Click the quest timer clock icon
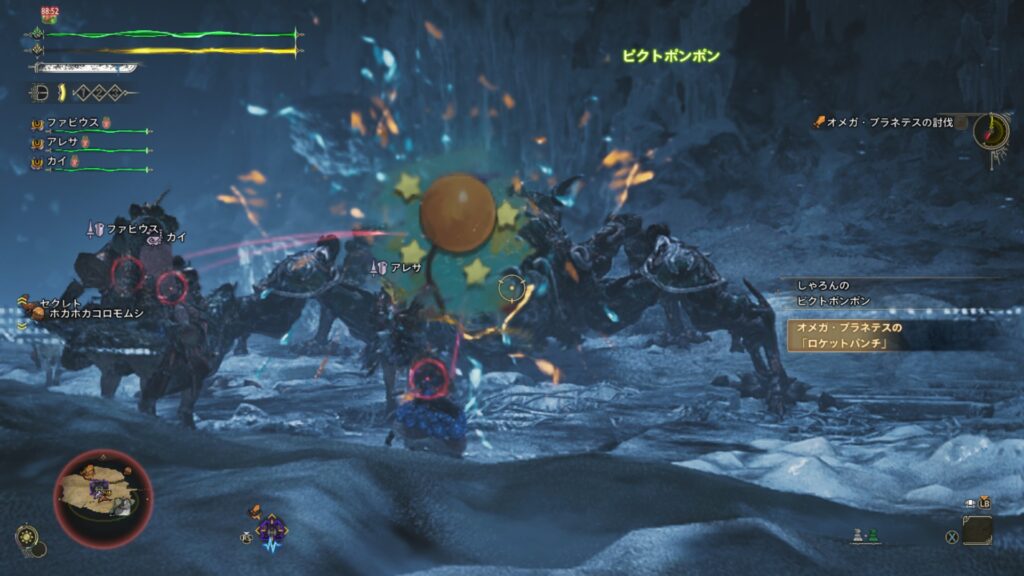The image size is (1024, 576). tap(991, 131)
